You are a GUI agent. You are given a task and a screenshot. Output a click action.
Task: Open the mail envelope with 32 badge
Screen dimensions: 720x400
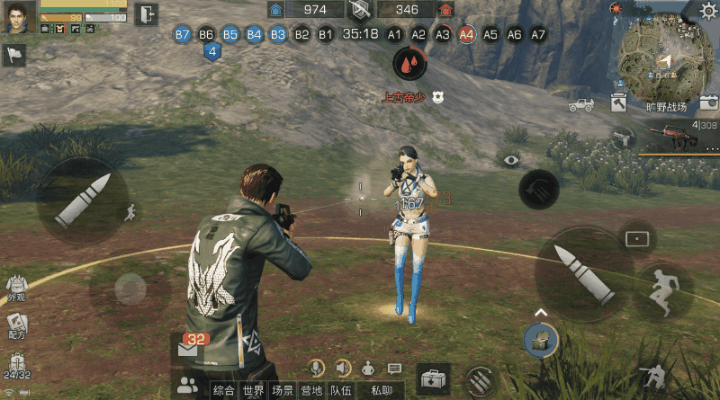pos(187,348)
